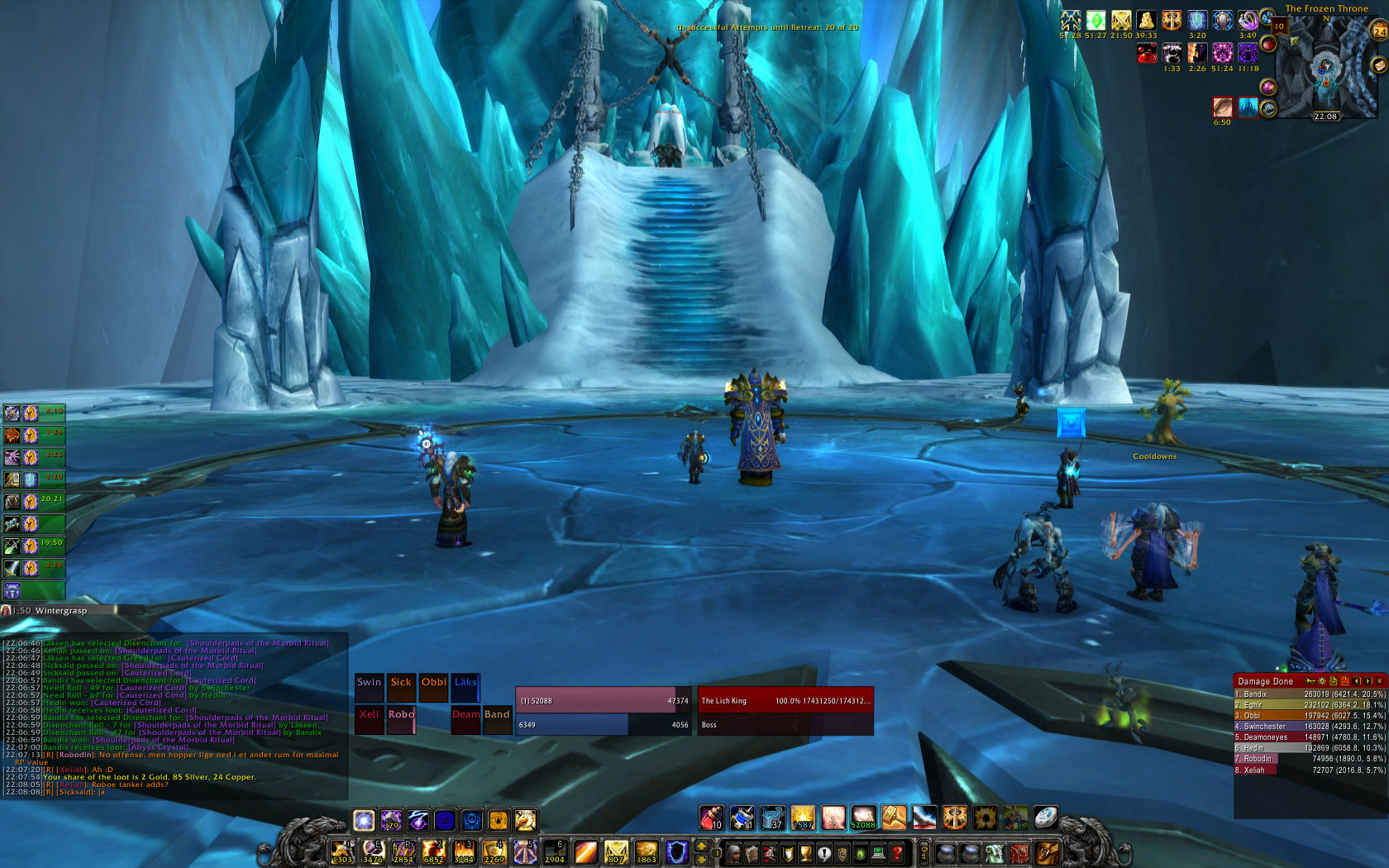Target Xeli in the raid frames

click(x=369, y=719)
